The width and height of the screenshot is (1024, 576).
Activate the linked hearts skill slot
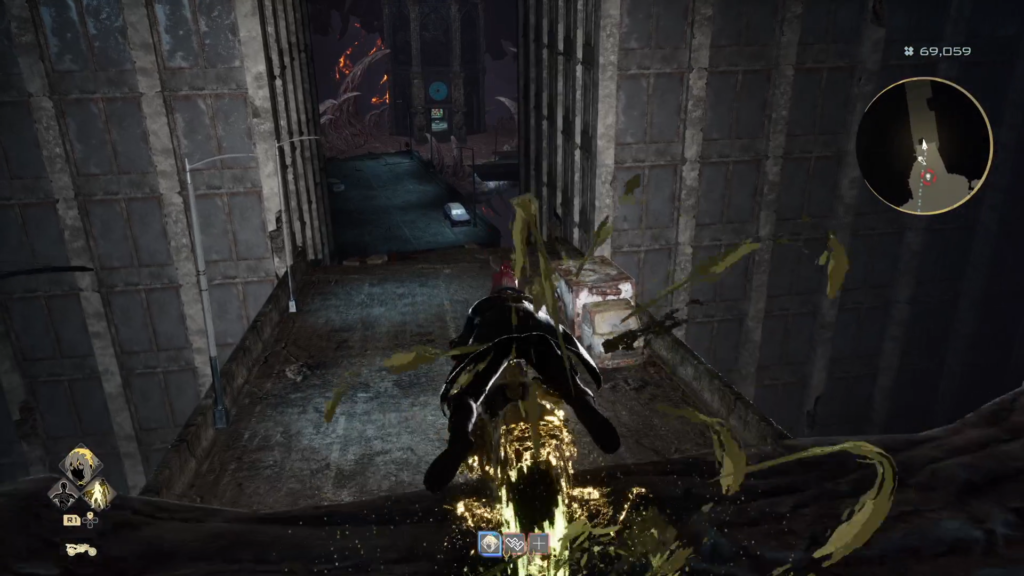[x=515, y=543]
